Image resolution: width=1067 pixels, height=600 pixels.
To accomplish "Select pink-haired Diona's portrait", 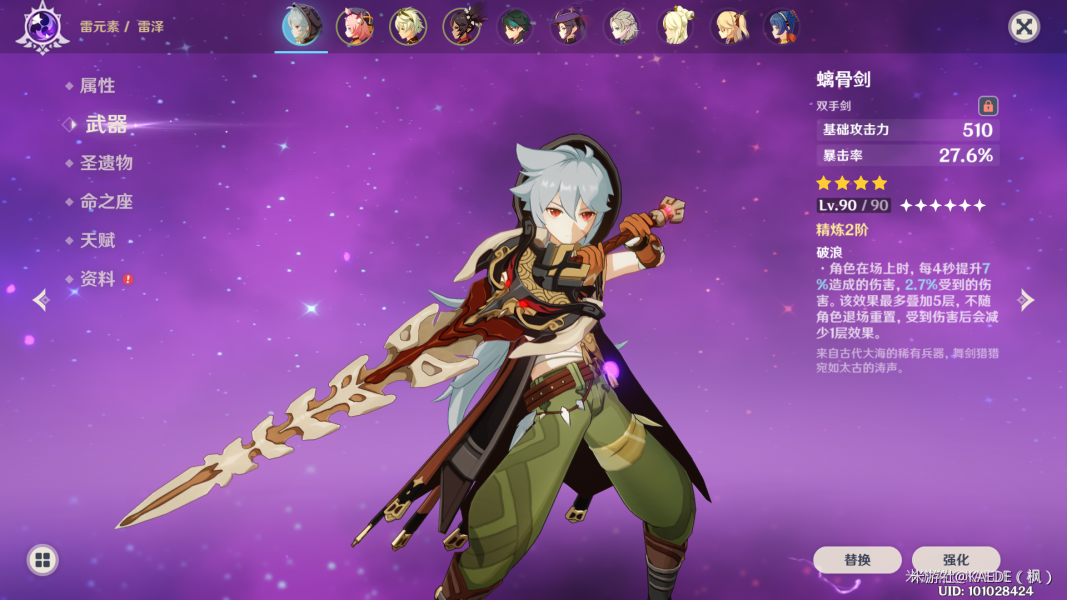I will pyautogui.click(x=355, y=26).
